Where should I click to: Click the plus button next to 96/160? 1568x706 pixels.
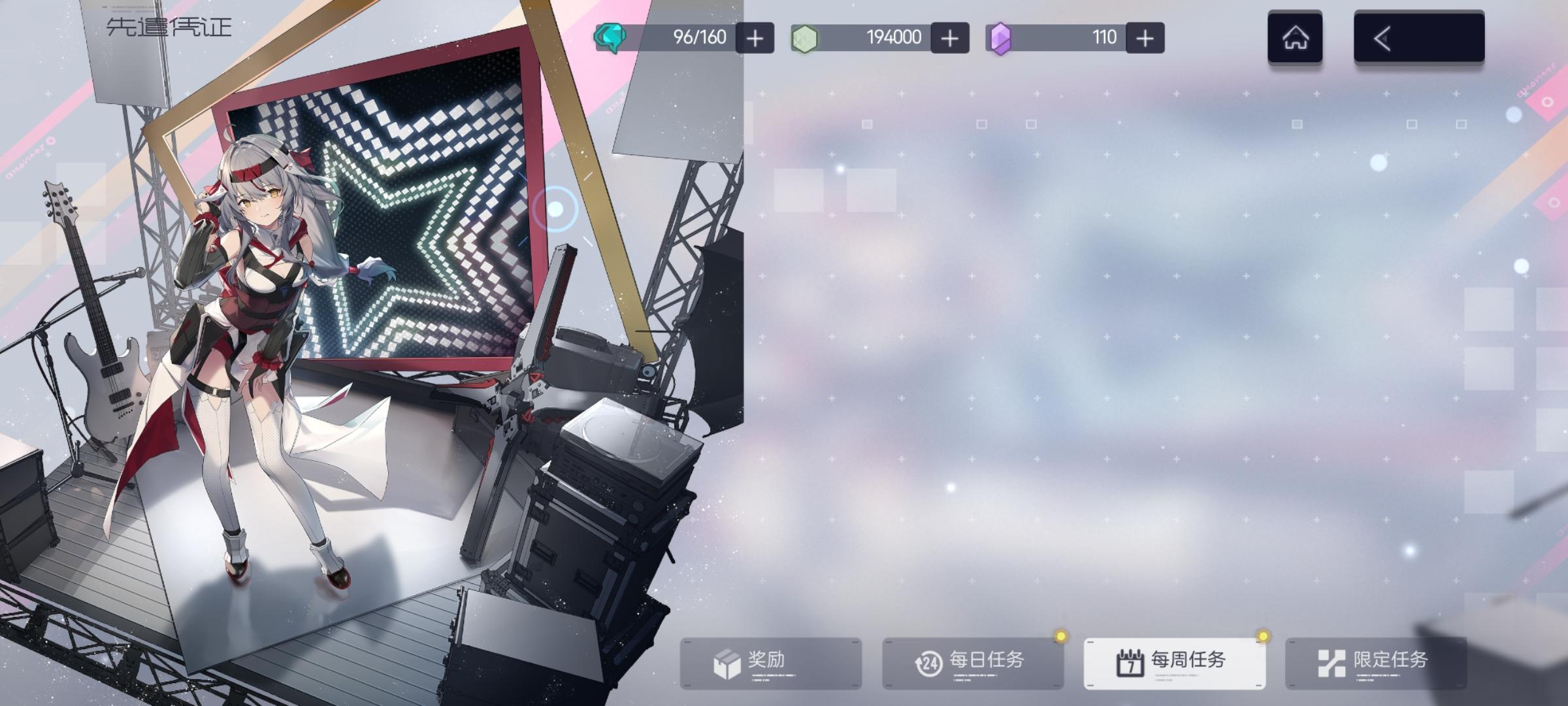tap(755, 37)
